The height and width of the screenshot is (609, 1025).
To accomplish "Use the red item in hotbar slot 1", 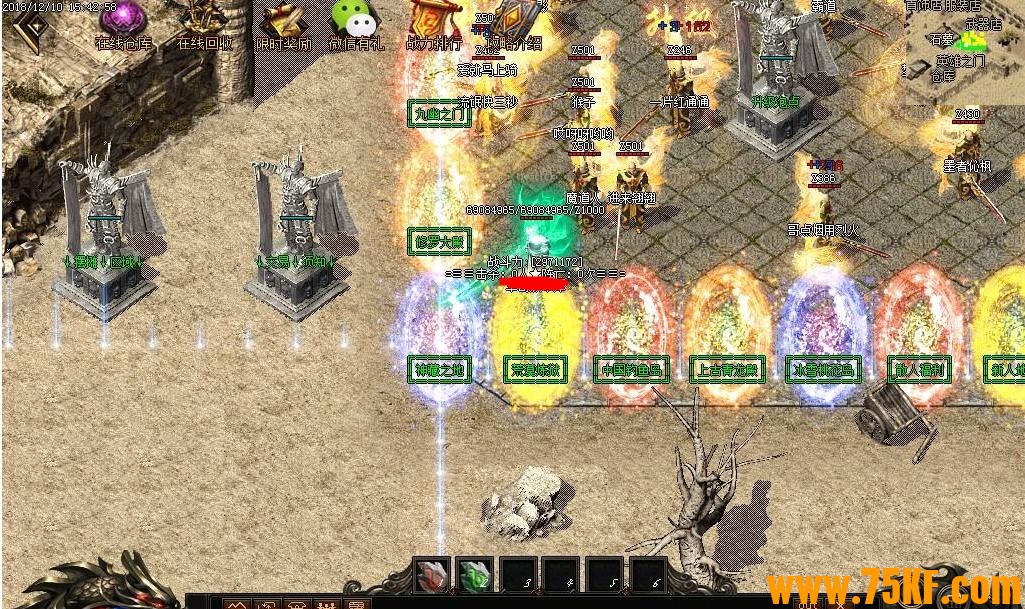I will (x=432, y=576).
